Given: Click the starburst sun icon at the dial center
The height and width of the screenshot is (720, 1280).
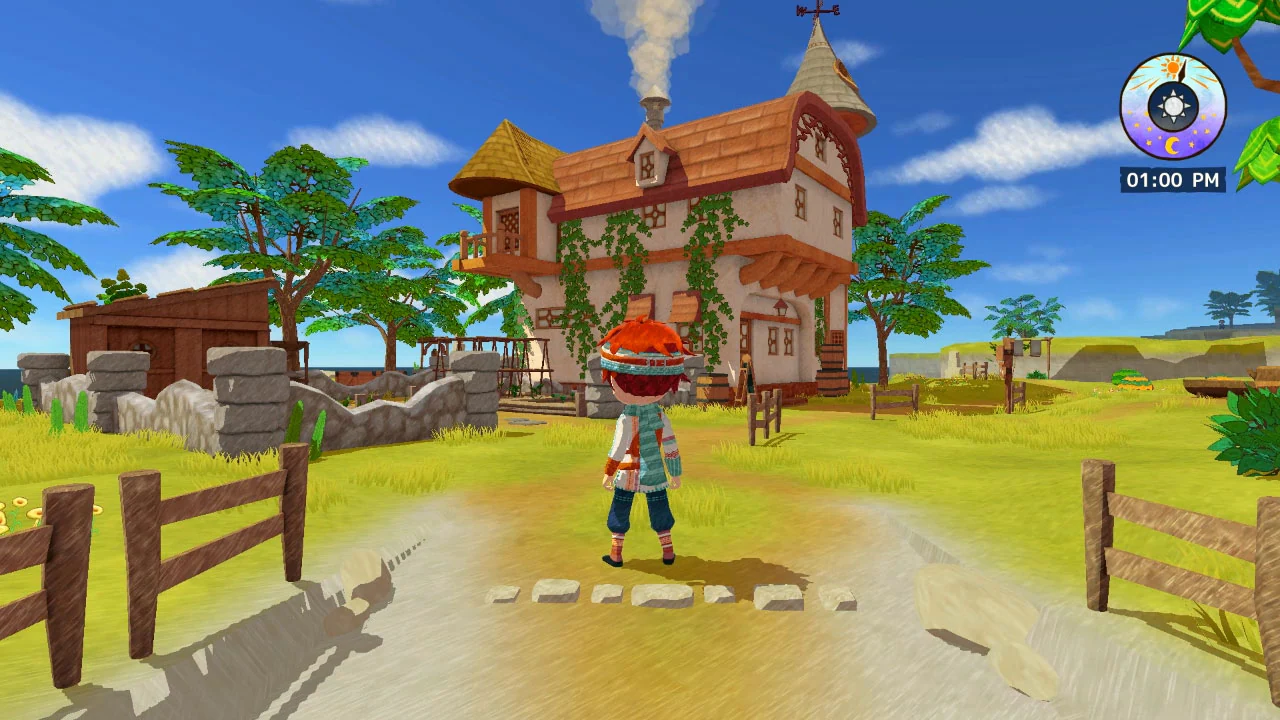Looking at the screenshot, I should pos(1173,104).
